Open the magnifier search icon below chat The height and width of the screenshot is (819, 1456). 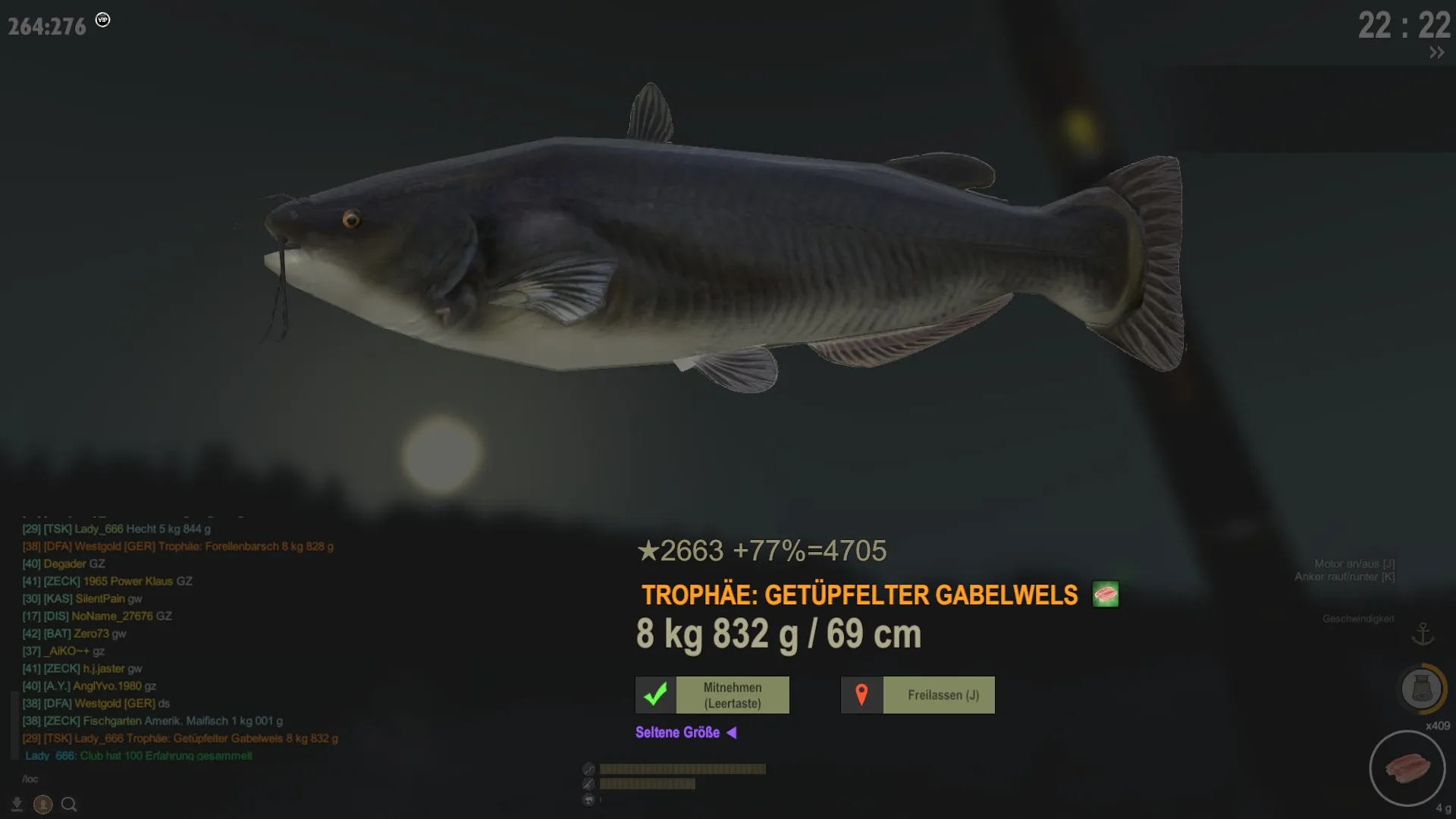[x=69, y=805]
